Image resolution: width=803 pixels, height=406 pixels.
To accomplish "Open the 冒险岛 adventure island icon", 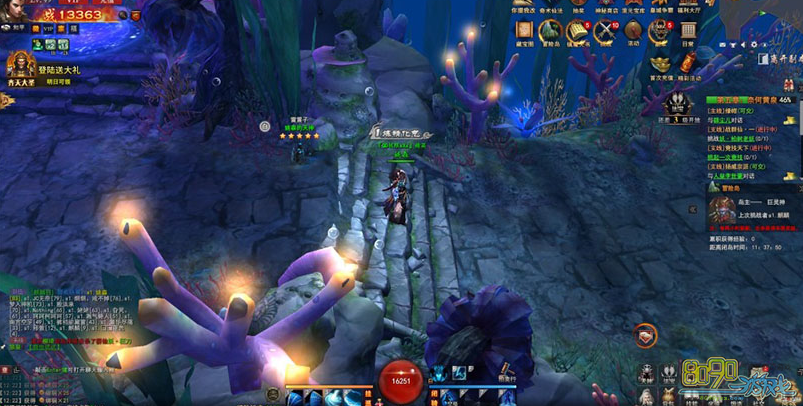I will pyautogui.click(x=551, y=31).
